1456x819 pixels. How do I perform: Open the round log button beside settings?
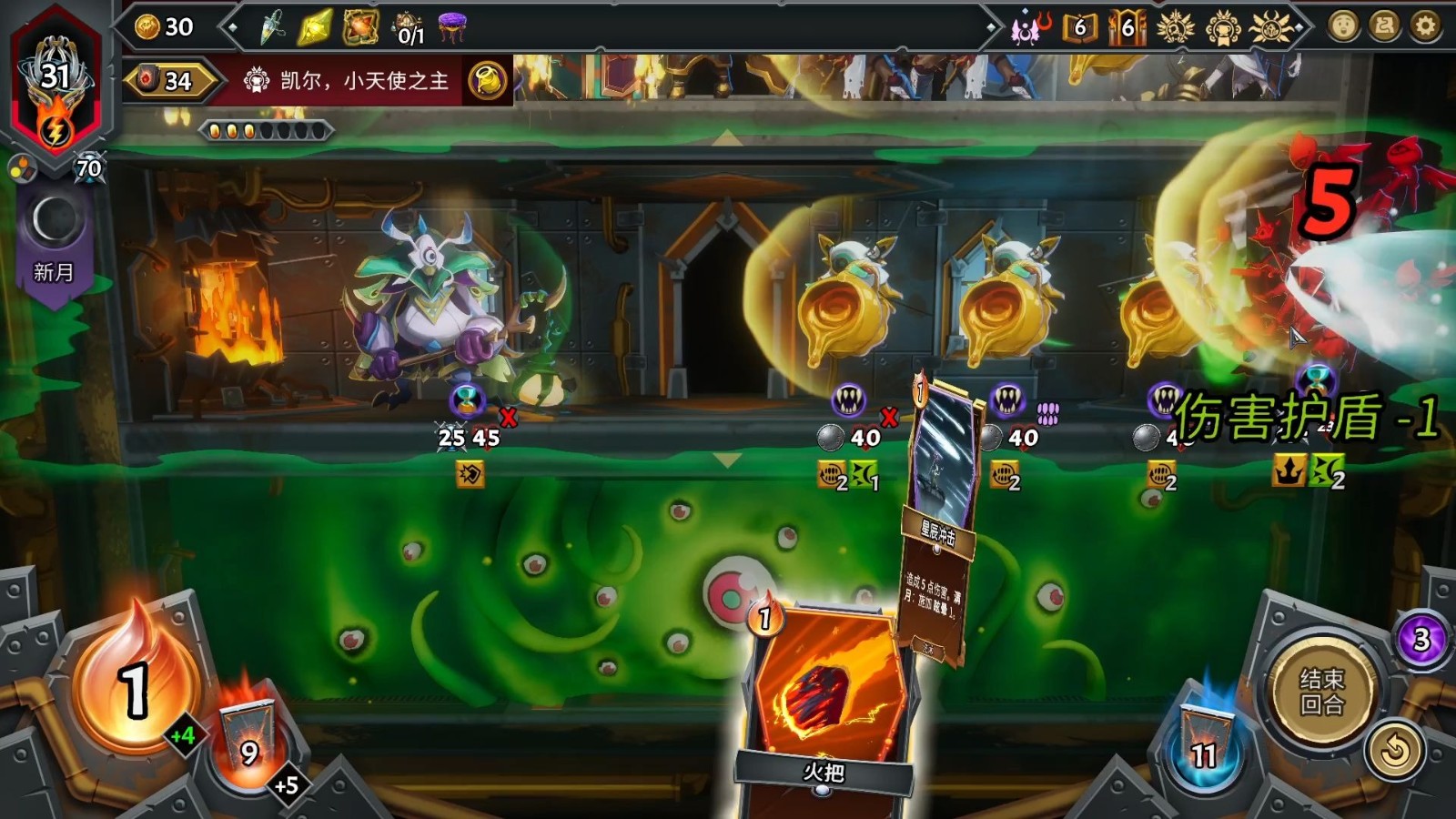[1384, 26]
